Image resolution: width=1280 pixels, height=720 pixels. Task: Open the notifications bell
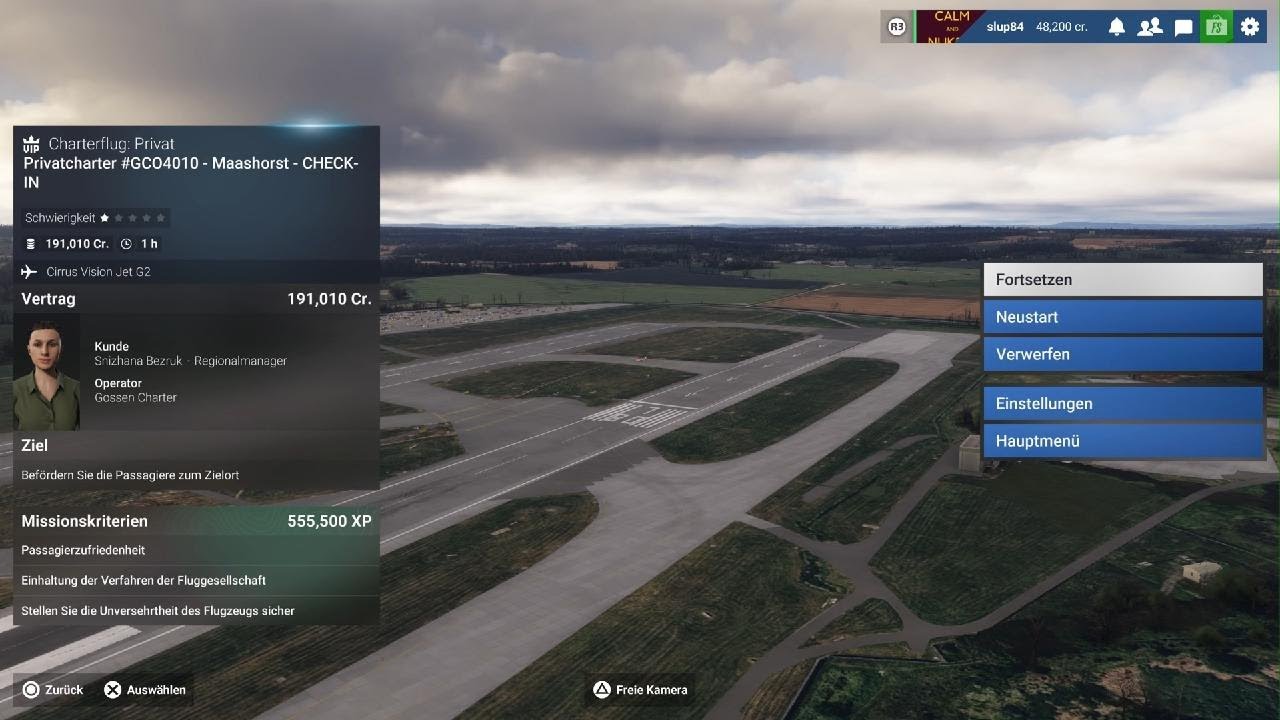pos(1117,27)
